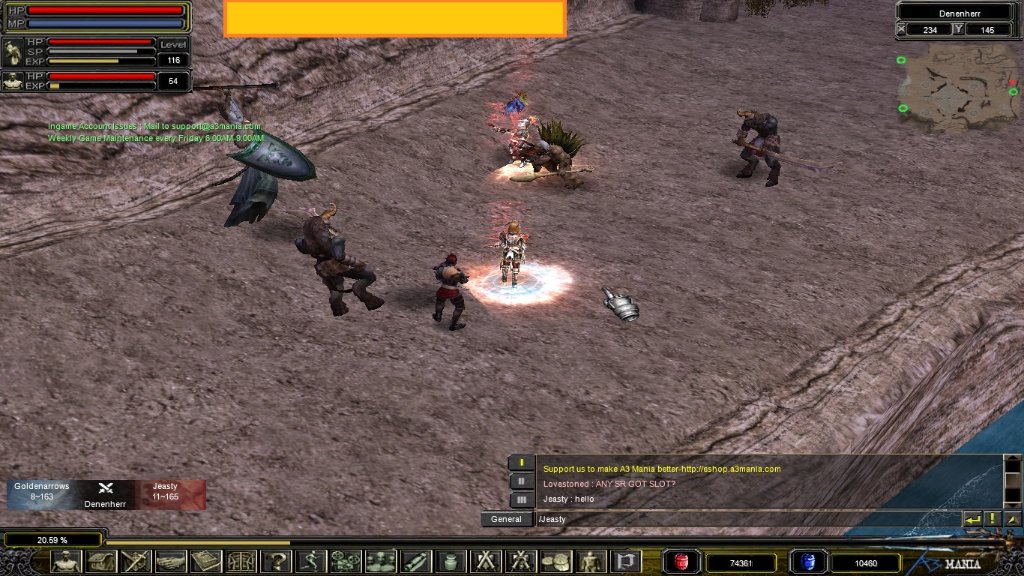This screenshot has width=1024, height=576.
Task: Open the treasure chest inventory icon
Action: pyautogui.click(x=102, y=561)
